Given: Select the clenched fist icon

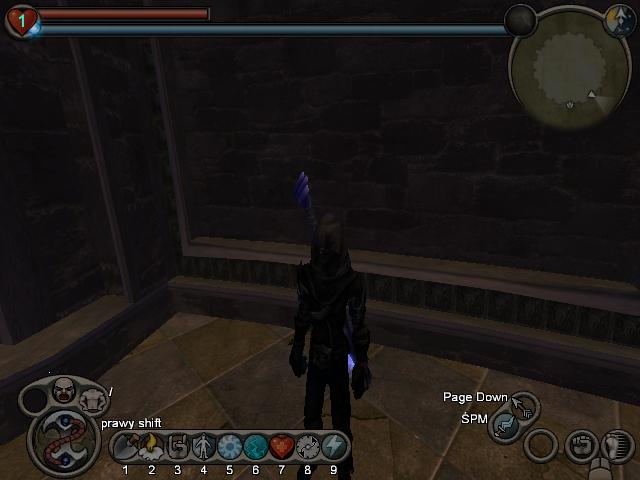Looking at the screenshot, I should (x=581, y=444).
